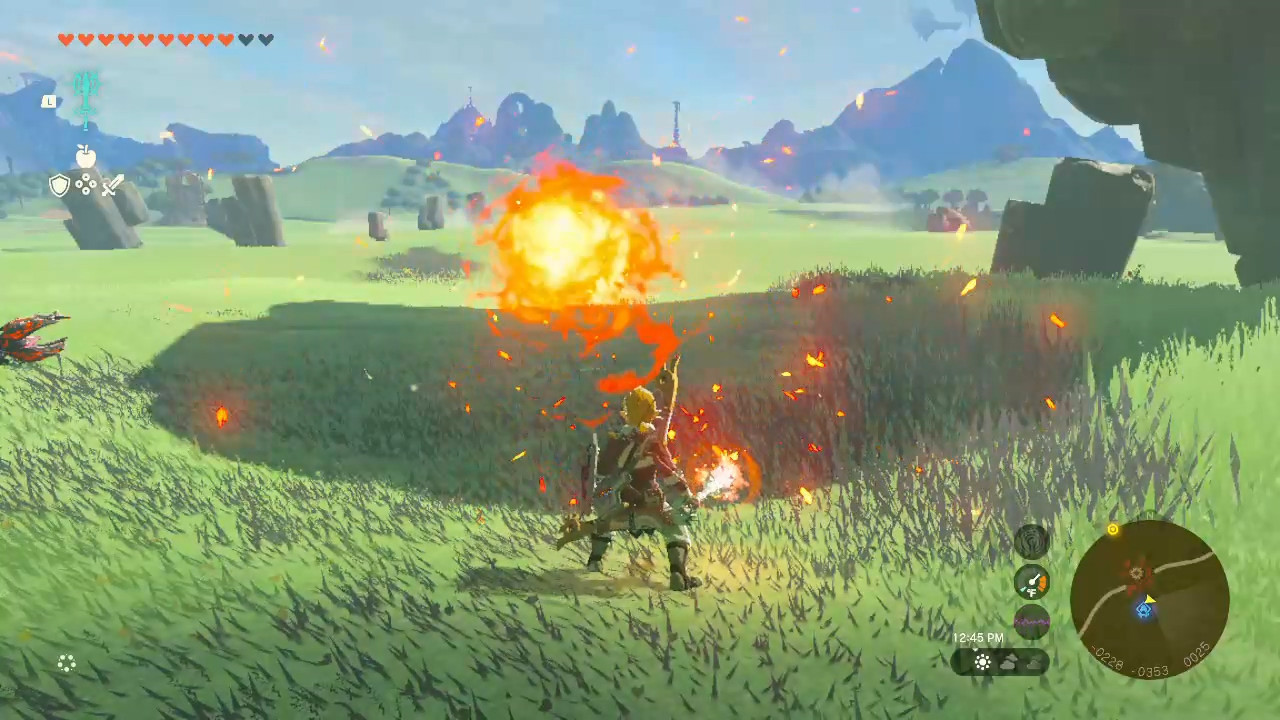Screen dimensions: 1280x720
Task: Click the dotted circle indicator bottom-left
Action: 66,663
